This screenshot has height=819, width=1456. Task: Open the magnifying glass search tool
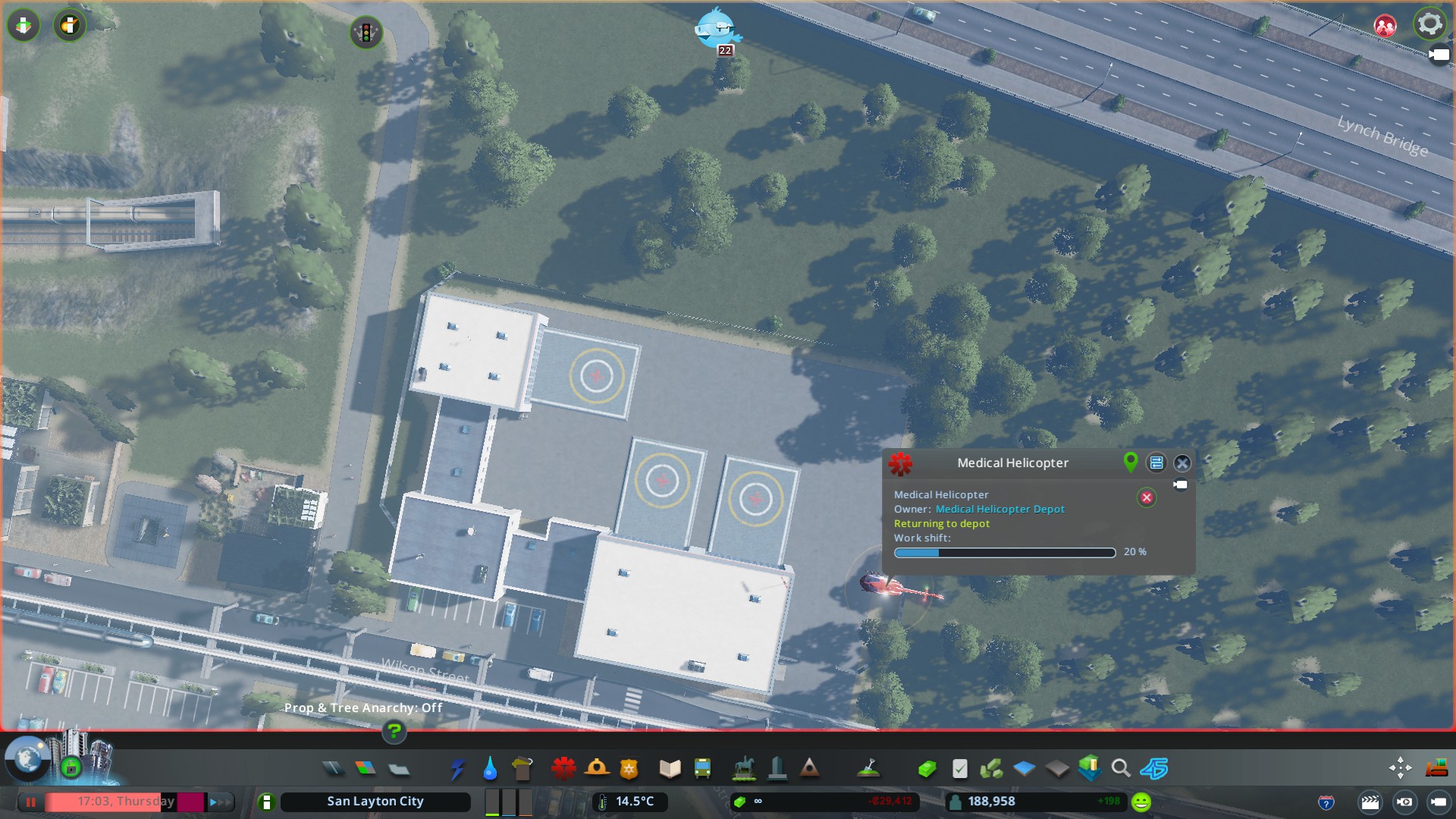tap(1120, 769)
